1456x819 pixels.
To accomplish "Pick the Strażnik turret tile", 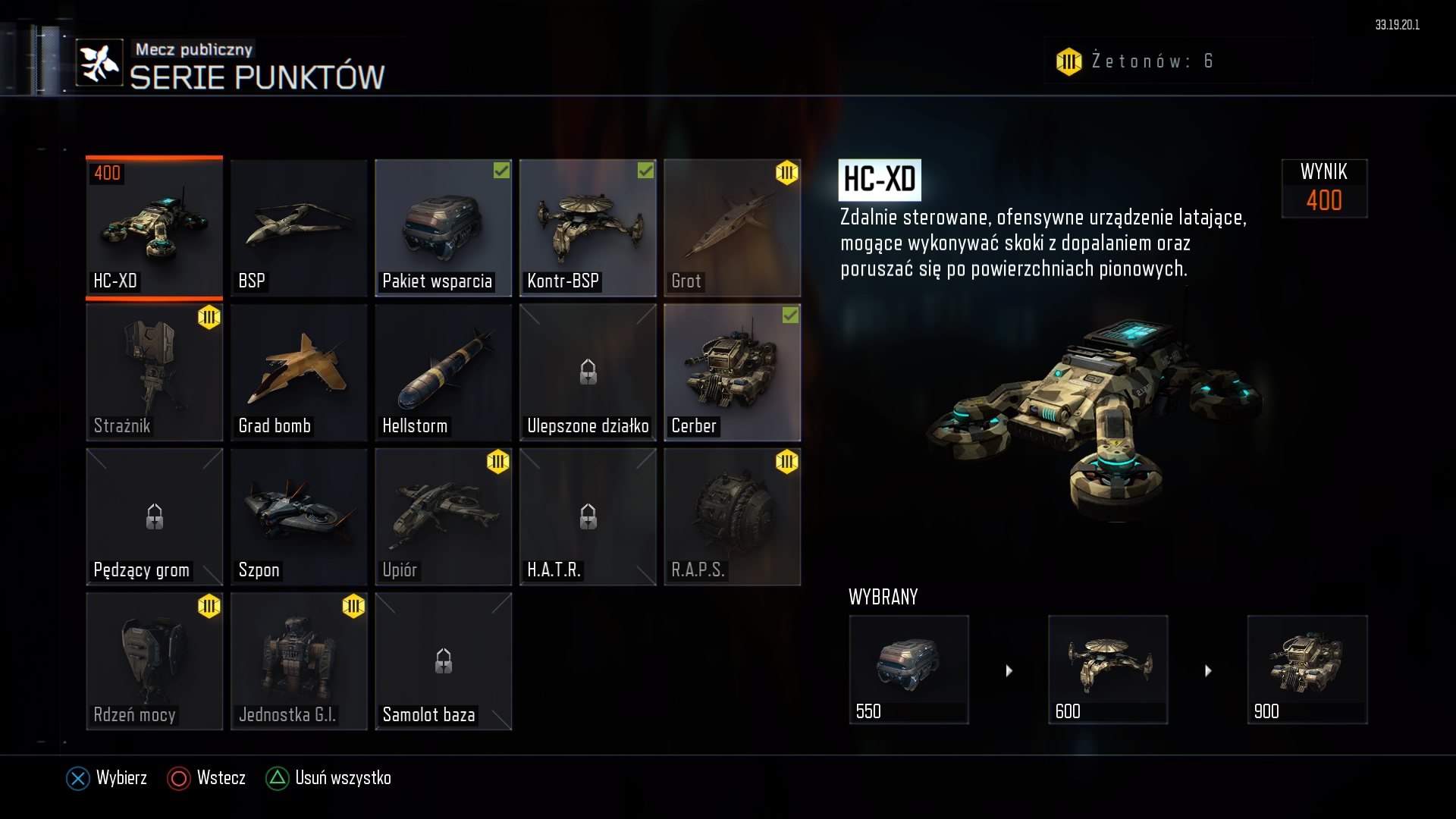I will click(154, 372).
